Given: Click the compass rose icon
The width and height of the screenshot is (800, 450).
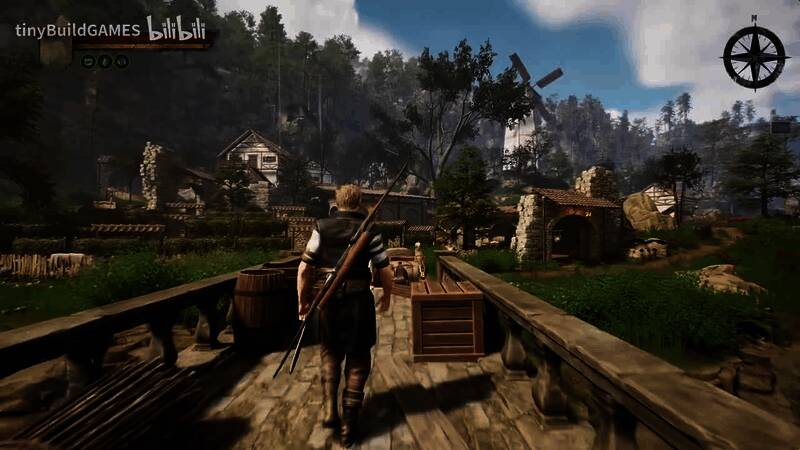Looking at the screenshot, I should pyautogui.click(x=754, y=56).
